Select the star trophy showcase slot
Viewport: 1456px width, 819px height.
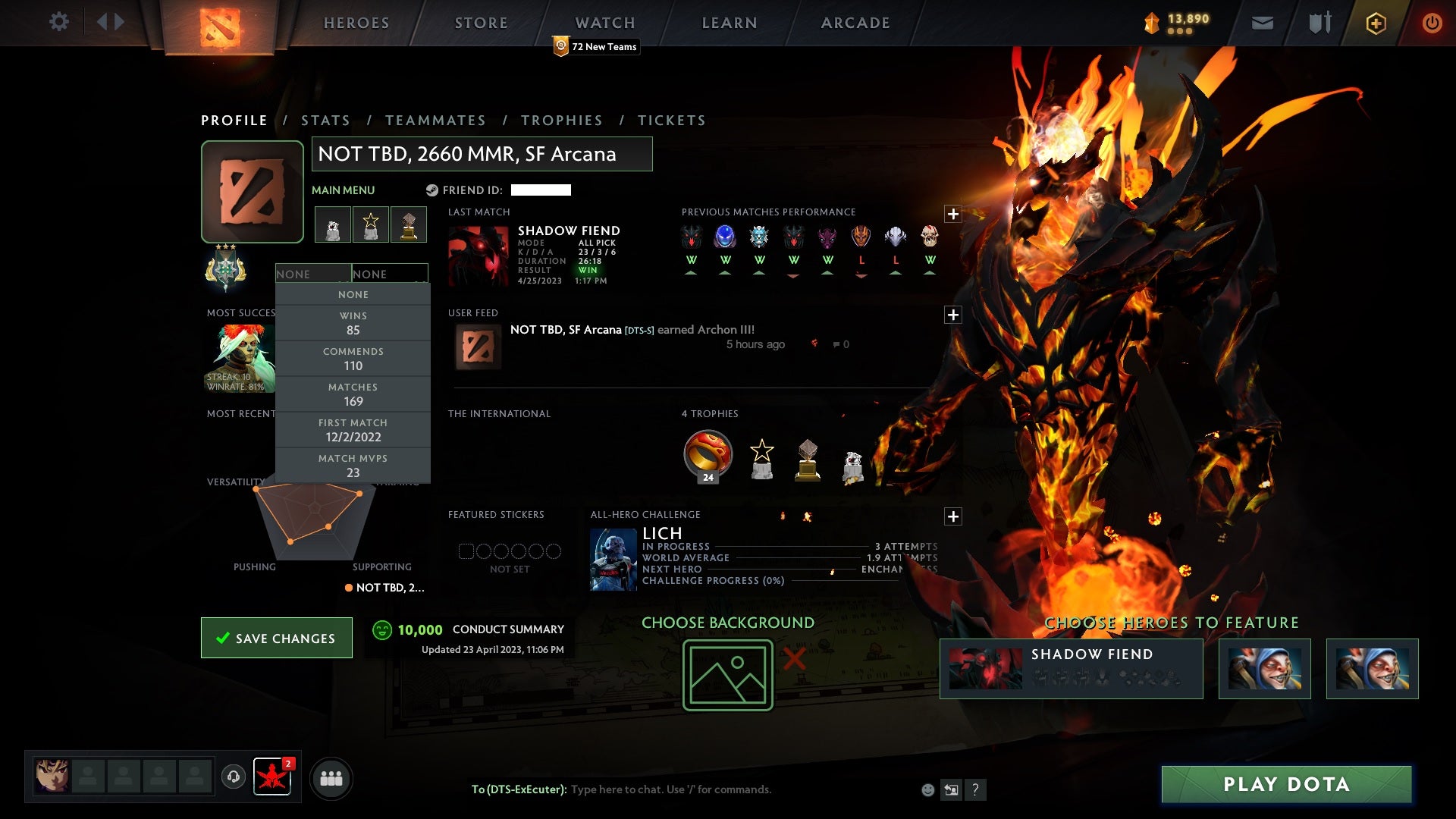coord(370,224)
